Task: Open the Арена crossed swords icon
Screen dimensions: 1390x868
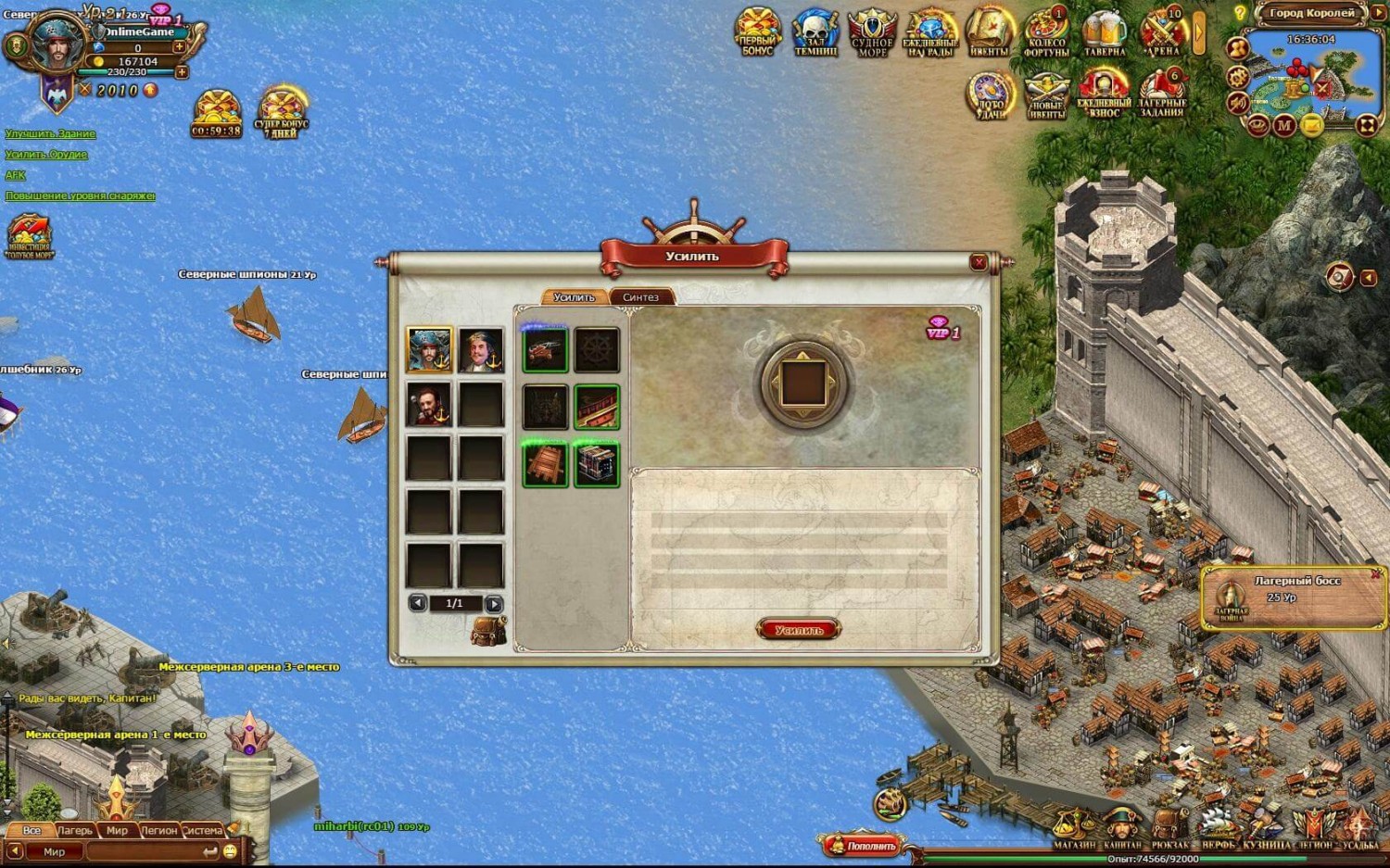Action: (x=1162, y=35)
